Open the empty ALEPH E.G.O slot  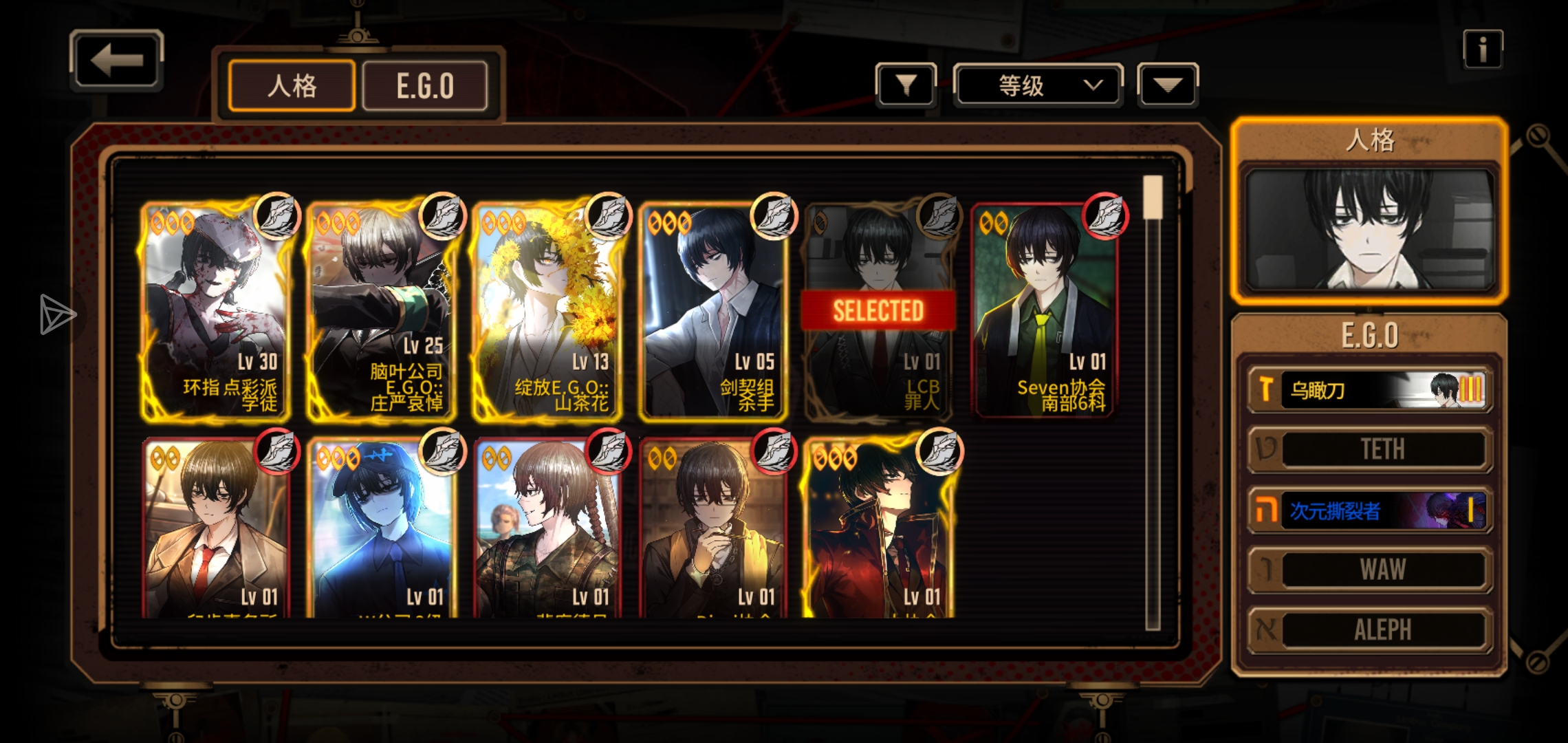1370,629
